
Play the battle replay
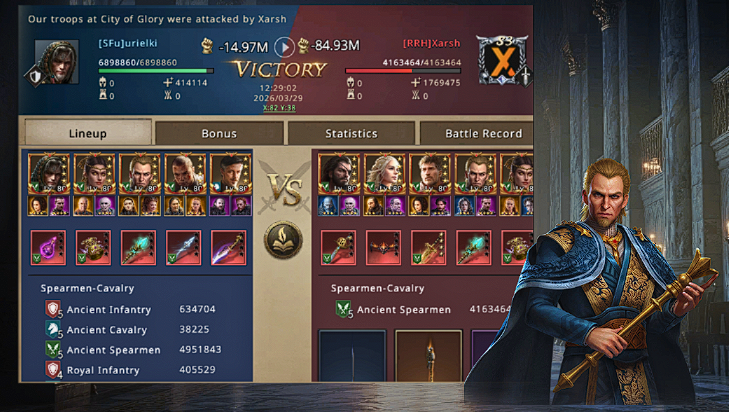[284, 46]
